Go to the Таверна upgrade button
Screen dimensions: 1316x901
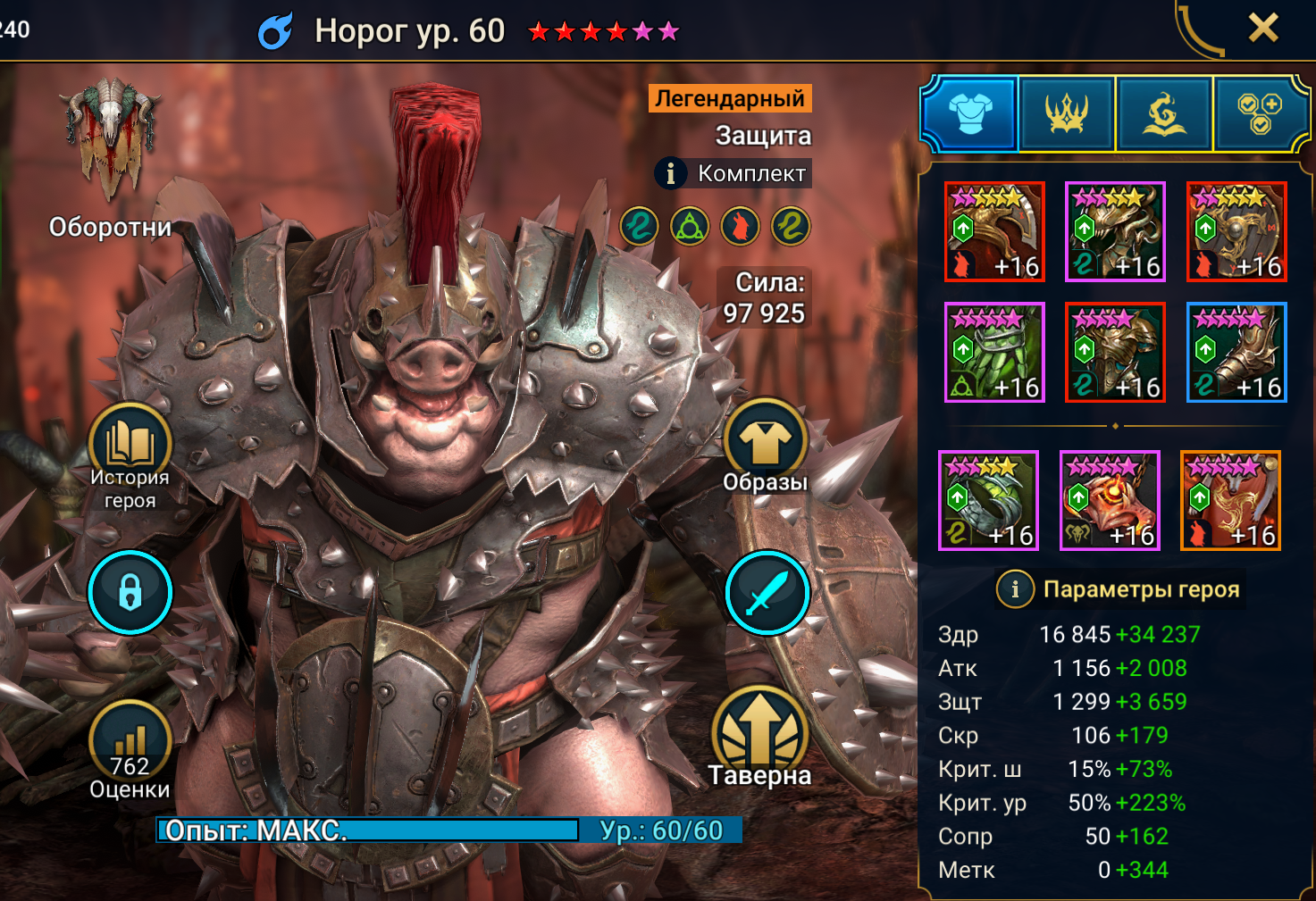(760, 737)
